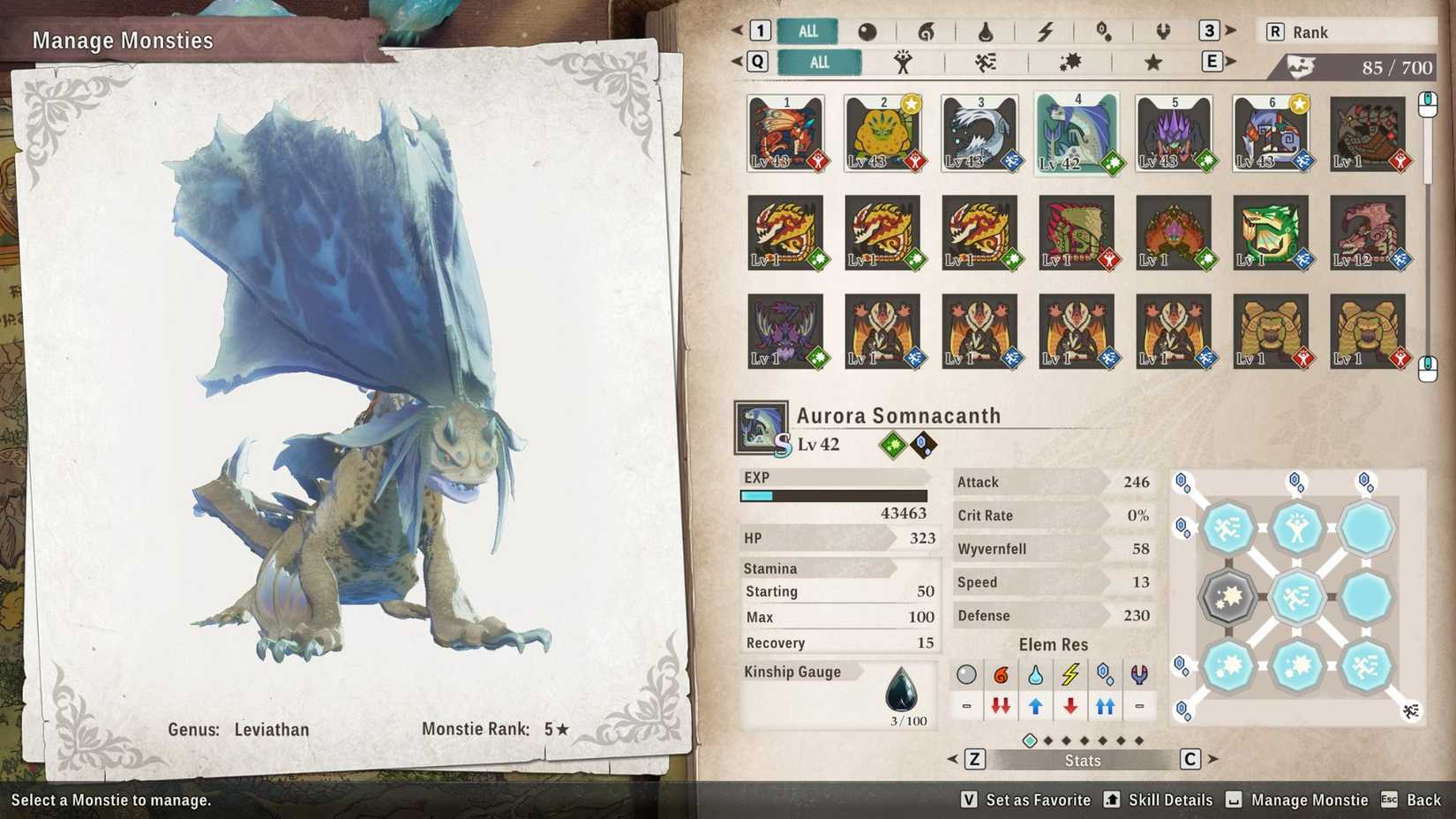Click the left arrow beside the 1 key filter
The image size is (1456, 819).
(x=739, y=32)
